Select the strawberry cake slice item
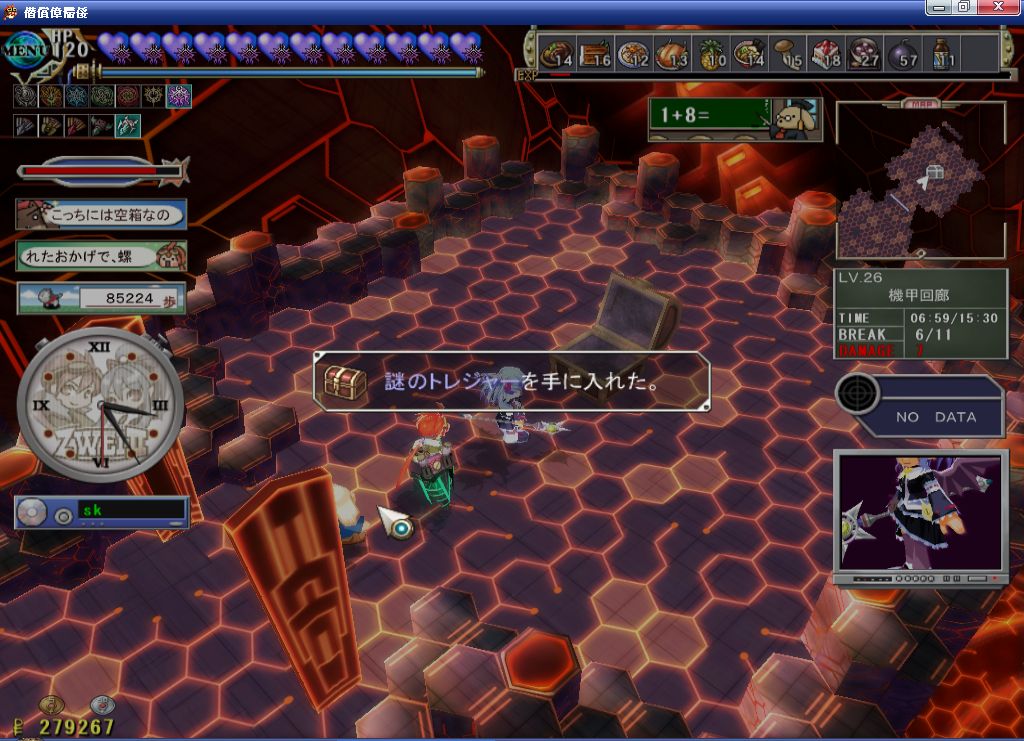The image size is (1024, 741). pos(826,53)
